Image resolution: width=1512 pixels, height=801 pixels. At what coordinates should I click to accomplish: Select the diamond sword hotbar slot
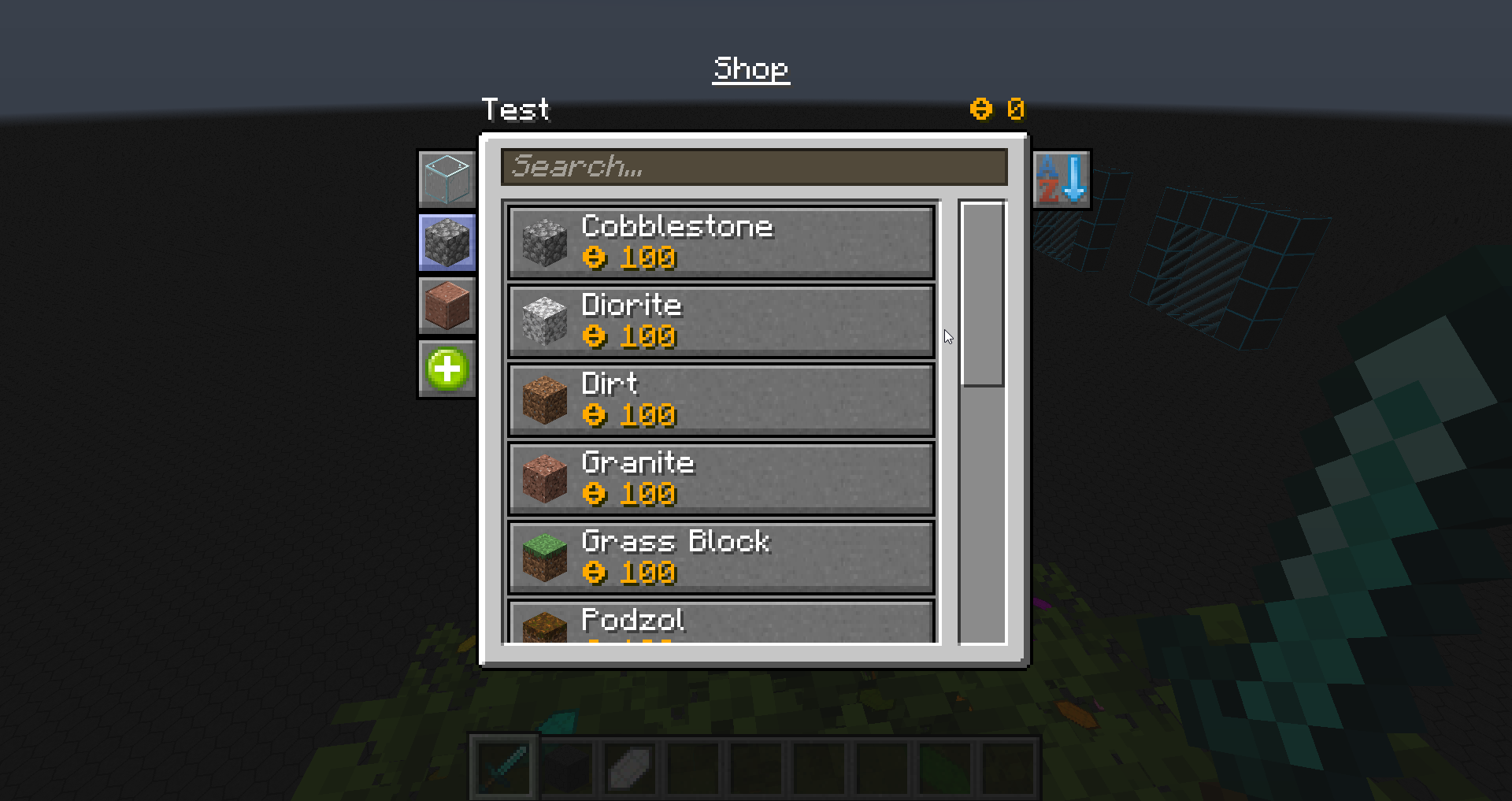tap(504, 767)
